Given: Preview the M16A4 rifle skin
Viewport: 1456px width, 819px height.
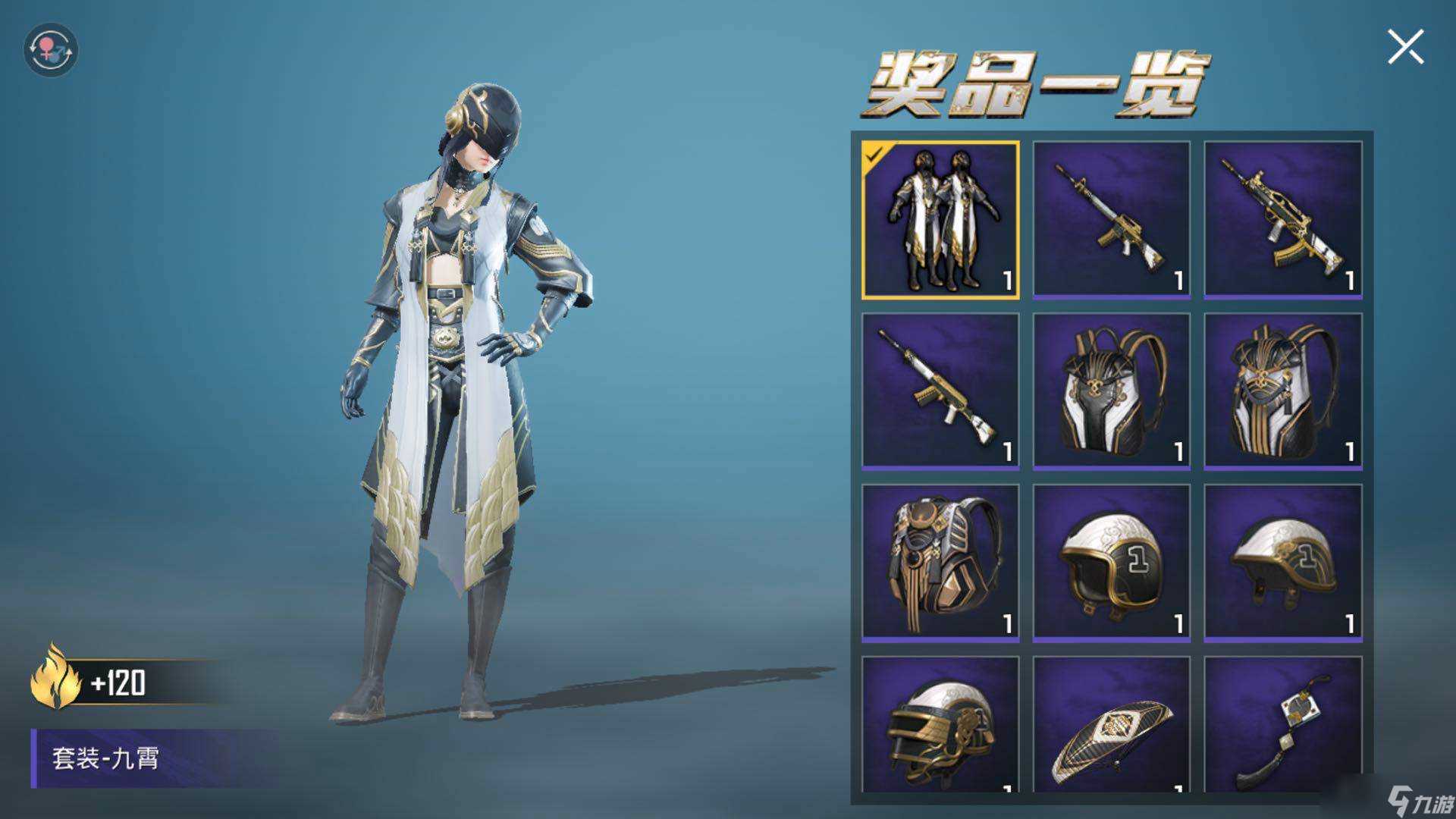Looking at the screenshot, I should 1111,220.
